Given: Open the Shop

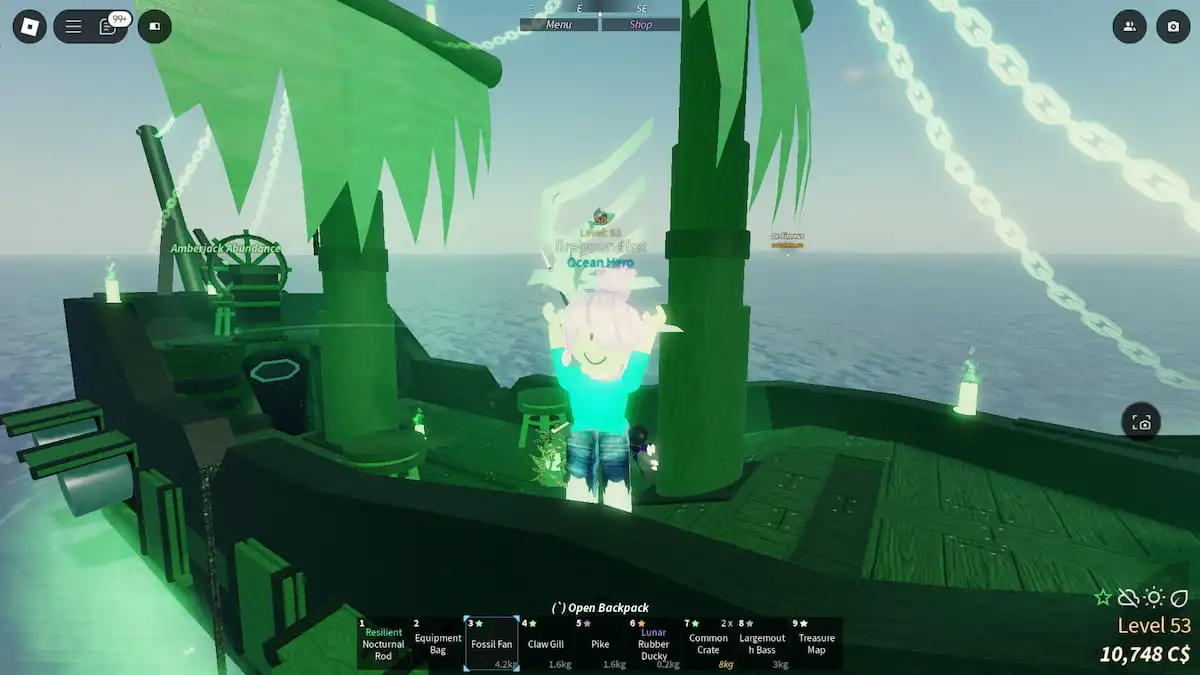Looking at the screenshot, I should [640, 25].
